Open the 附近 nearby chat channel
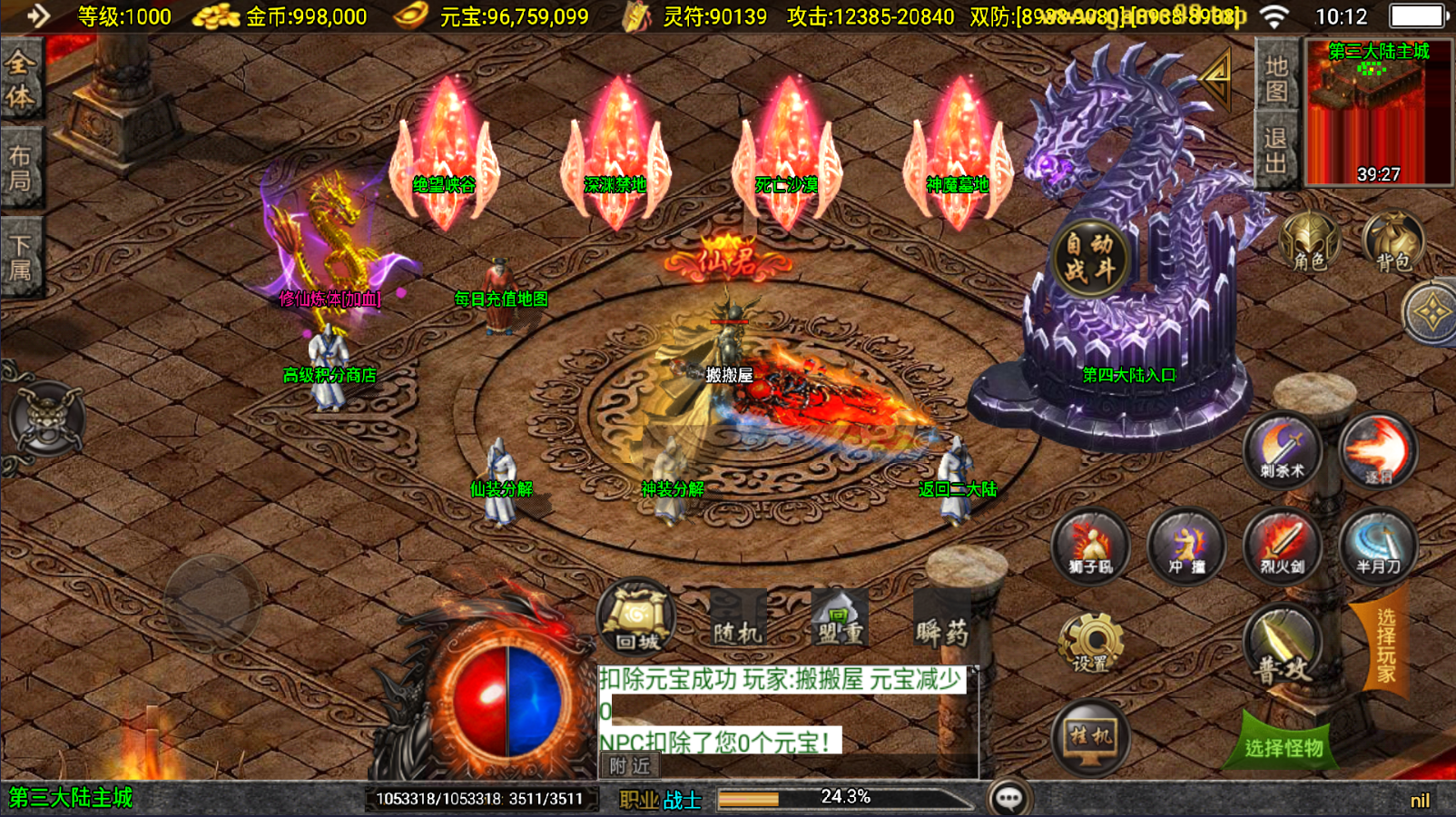Image resolution: width=1456 pixels, height=817 pixels. click(630, 766)
